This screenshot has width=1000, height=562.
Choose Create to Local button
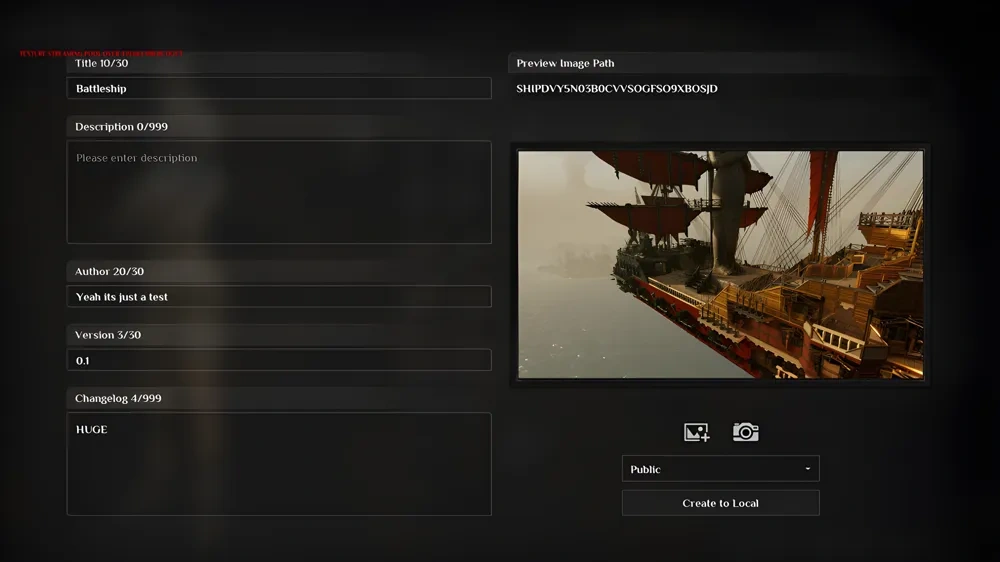click(x=720, y=503)
